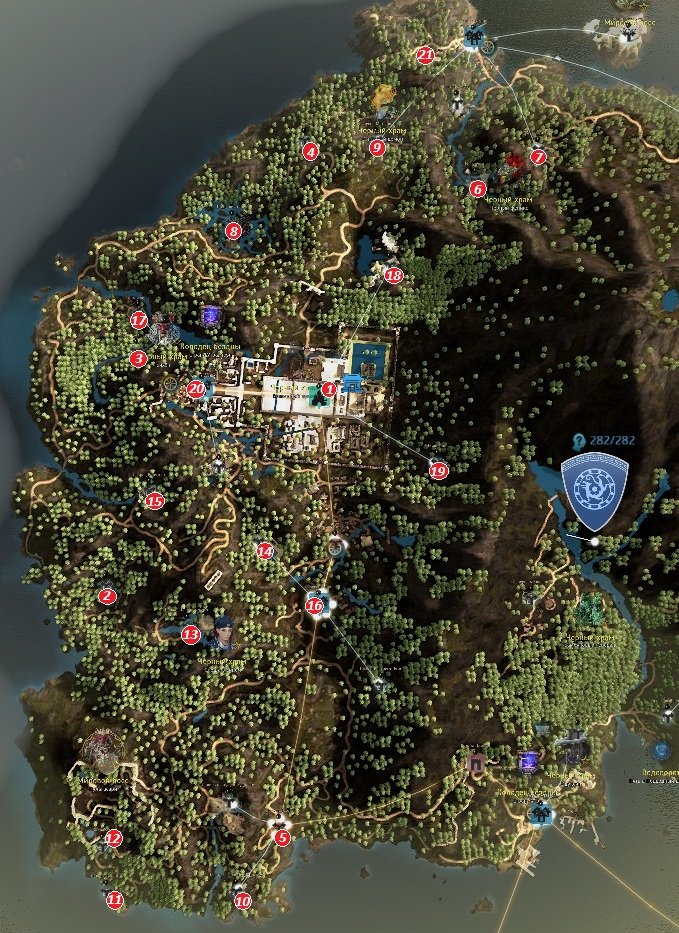Select red marker number 6
The height and width of the screenshot is (933, 679).
[477, 188]
